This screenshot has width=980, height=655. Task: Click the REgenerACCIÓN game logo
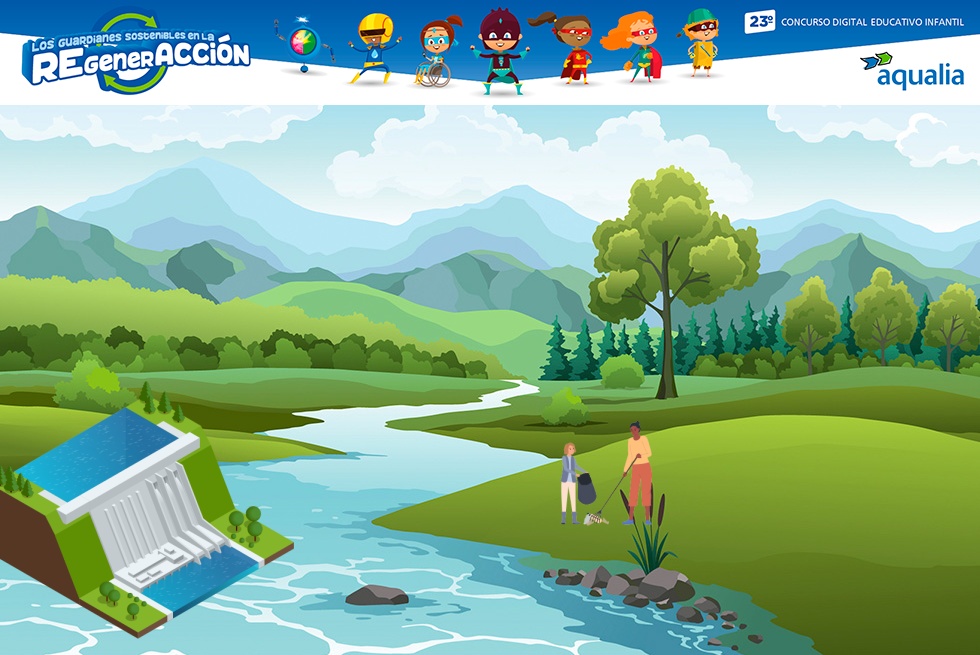(137, 56)
